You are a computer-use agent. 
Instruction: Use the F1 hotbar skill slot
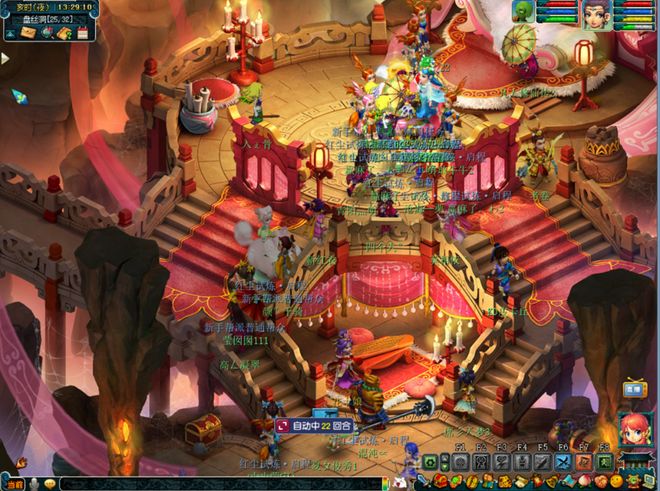click(x=459, y=462)
